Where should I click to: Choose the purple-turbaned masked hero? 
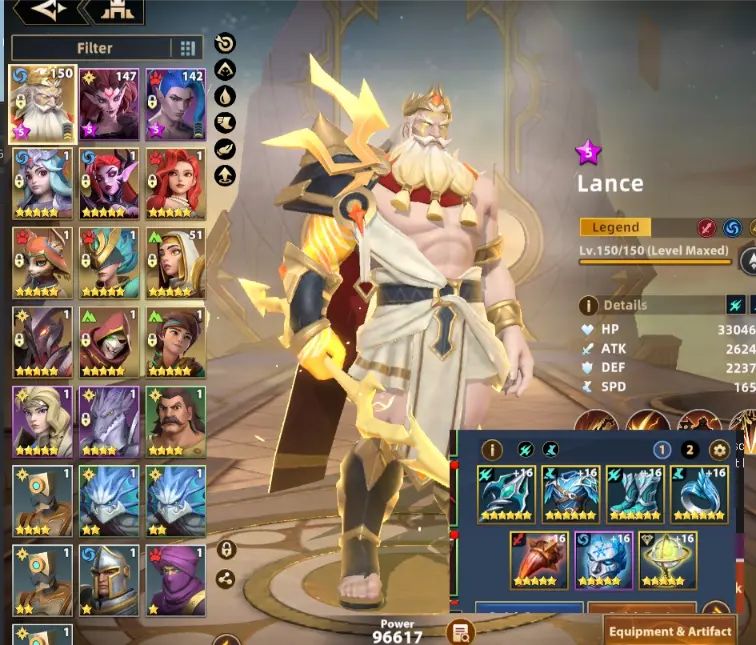click(x=176, y=580)
